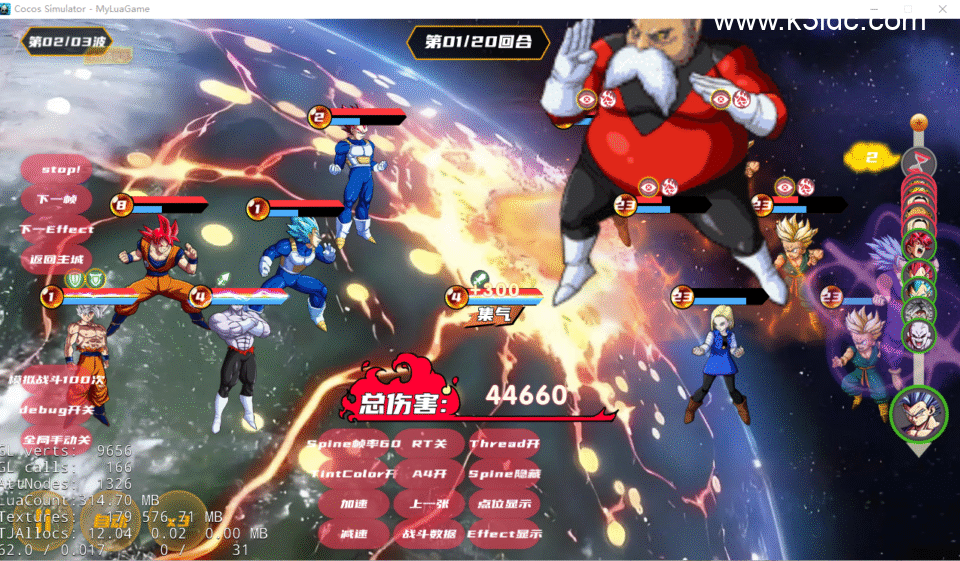This screenshot has height=561, width=960.
Task: Click the stop! debug button
Action: [x=60, y=170]
